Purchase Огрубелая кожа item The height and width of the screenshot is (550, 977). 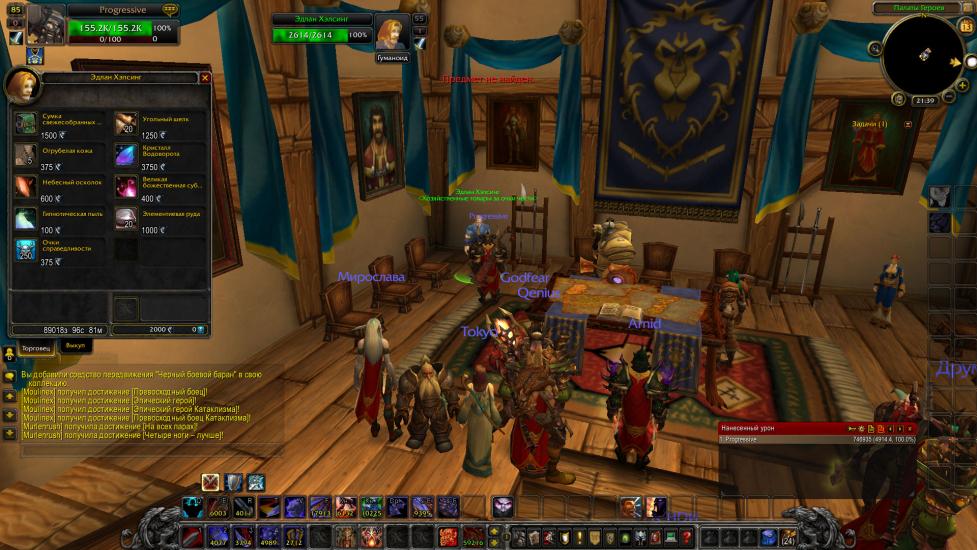(26, 155)
